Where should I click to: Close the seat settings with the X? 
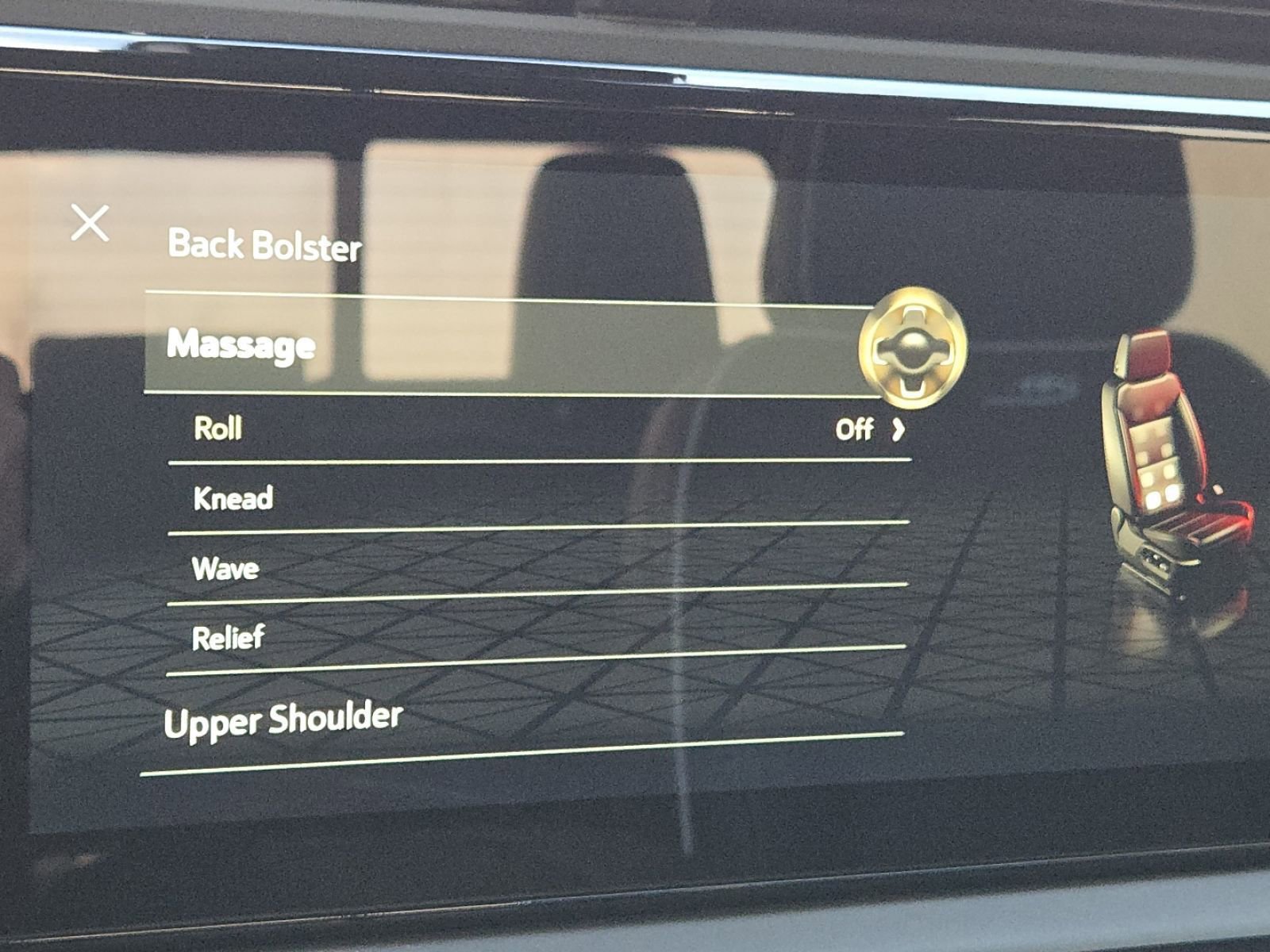[90, 223]
